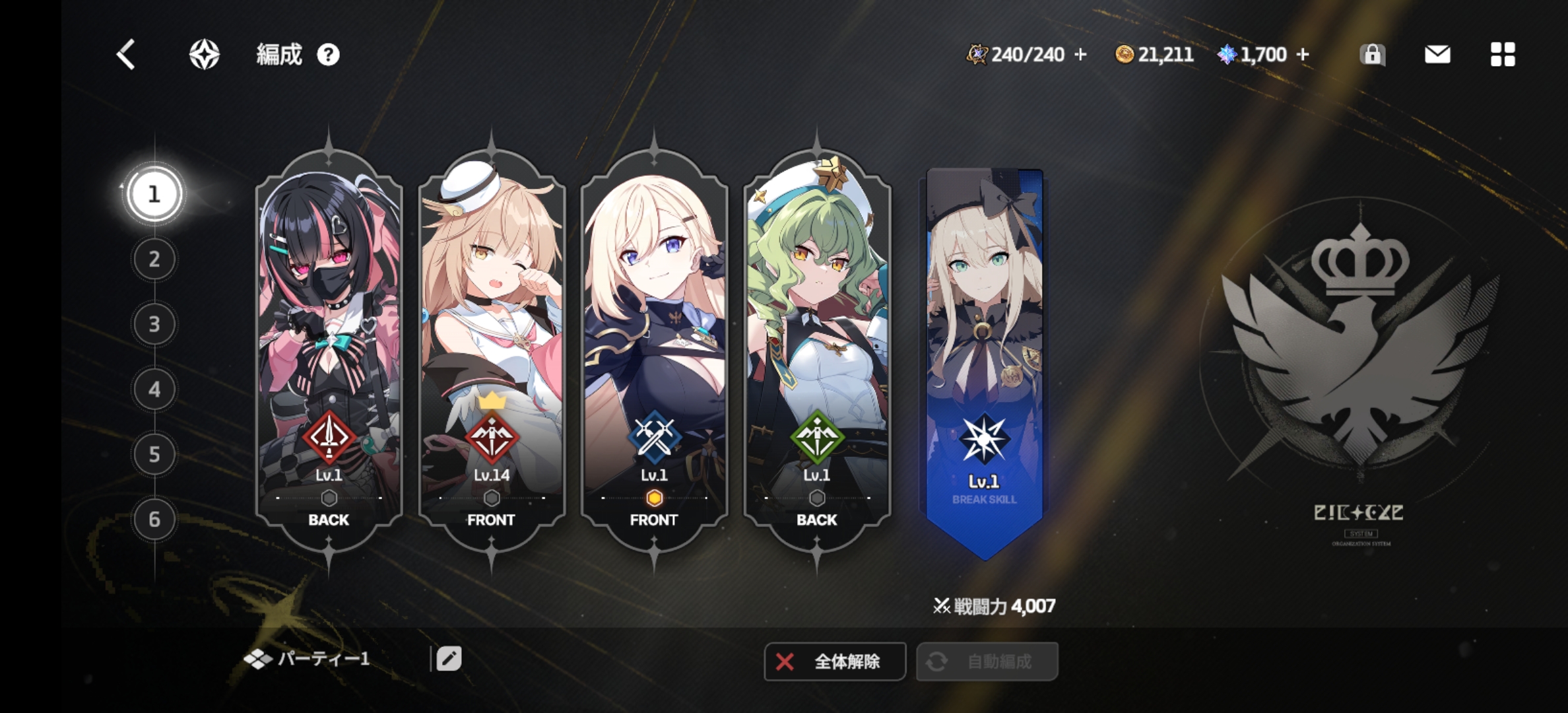Clear the party with 全体解除
This screenshot has height=713, width=1568.
tap(834, 662)
